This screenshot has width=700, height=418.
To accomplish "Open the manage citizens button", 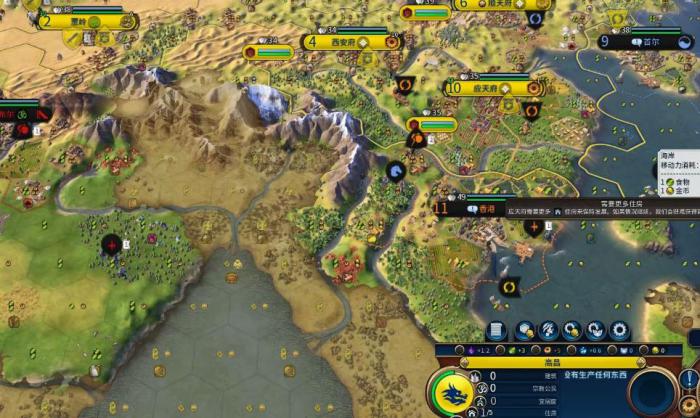I will click(549, 330).
